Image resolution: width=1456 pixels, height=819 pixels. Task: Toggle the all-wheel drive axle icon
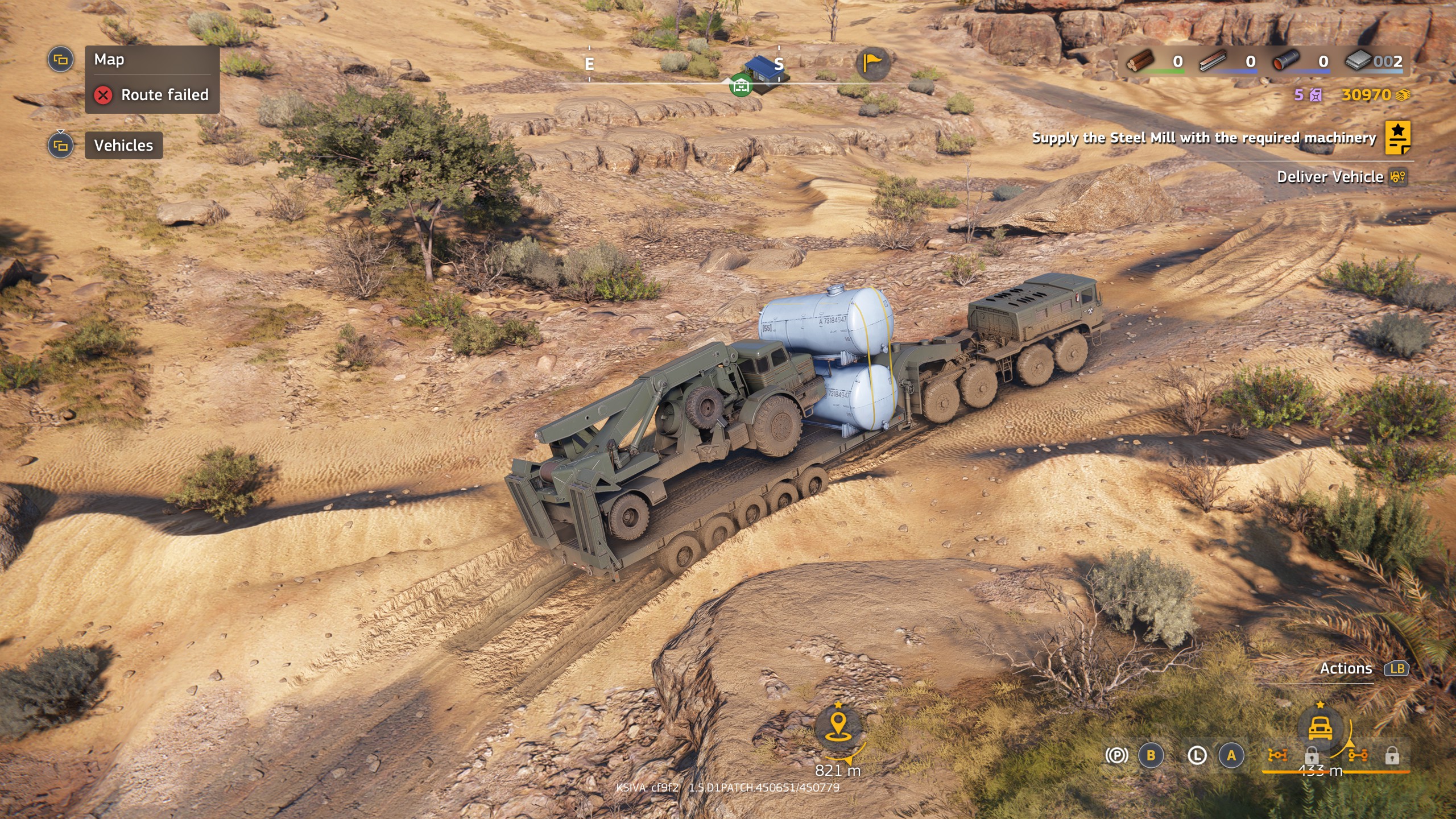click(1277, 755)
